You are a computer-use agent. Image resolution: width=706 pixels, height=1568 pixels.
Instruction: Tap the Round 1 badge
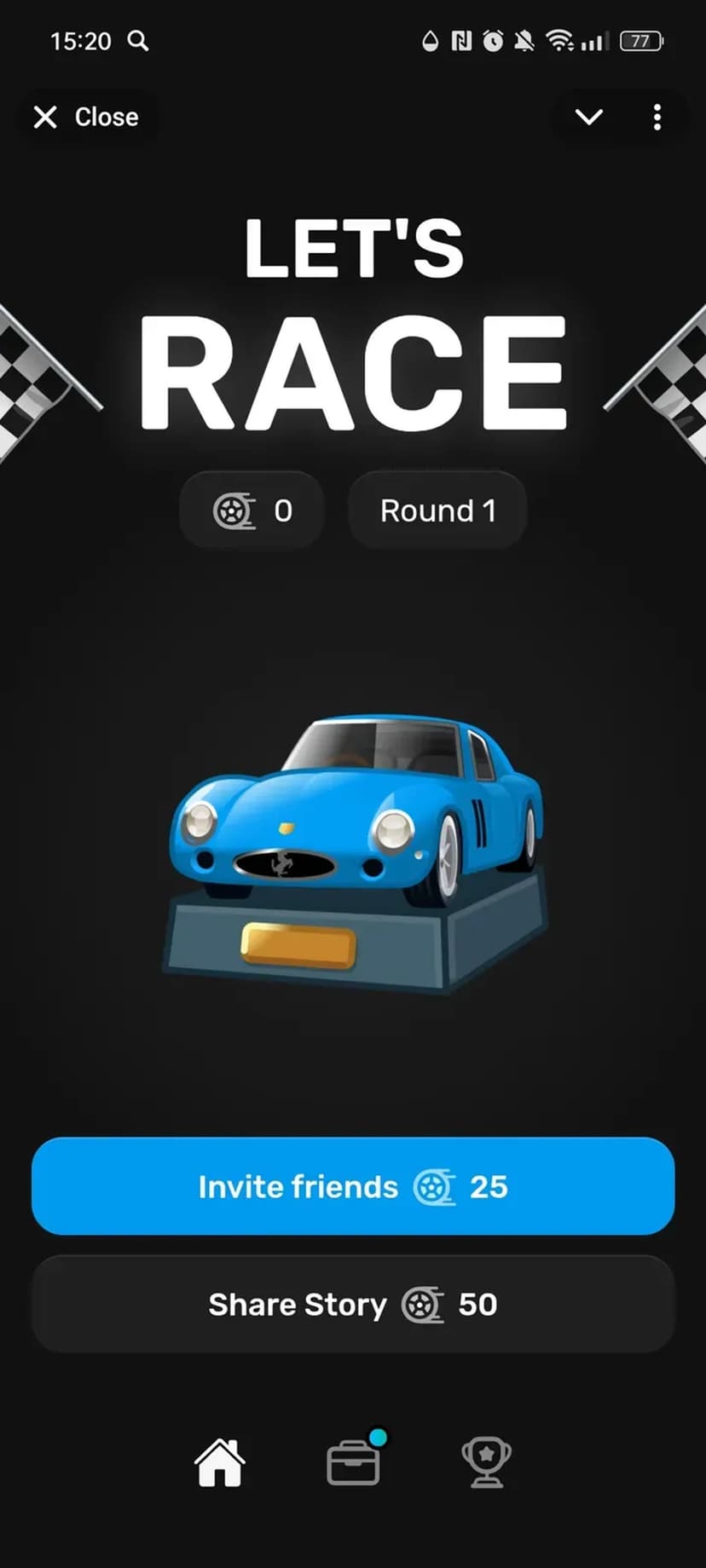click(437, 510)
